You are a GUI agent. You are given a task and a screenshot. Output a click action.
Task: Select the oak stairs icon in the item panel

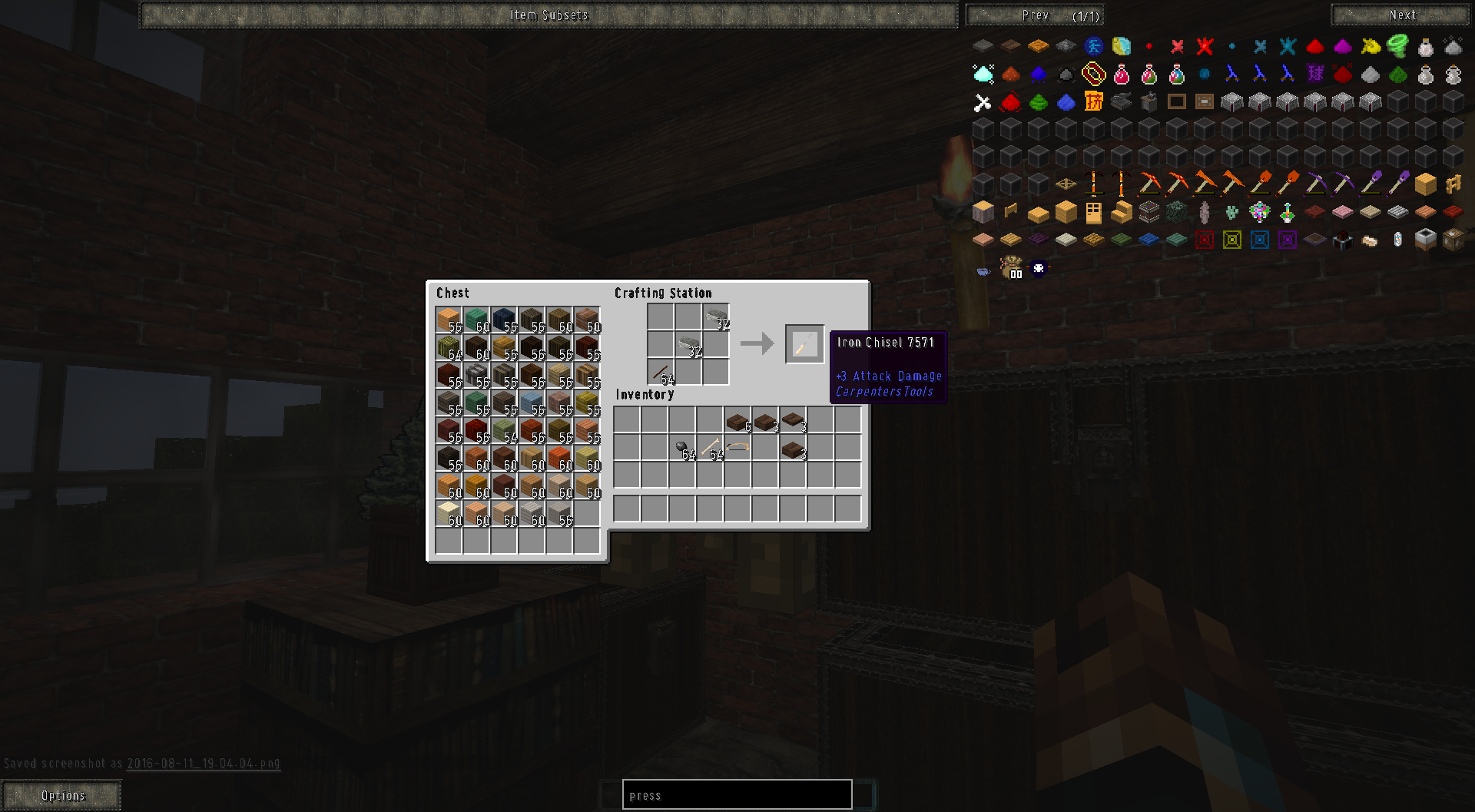[1121, 213]
